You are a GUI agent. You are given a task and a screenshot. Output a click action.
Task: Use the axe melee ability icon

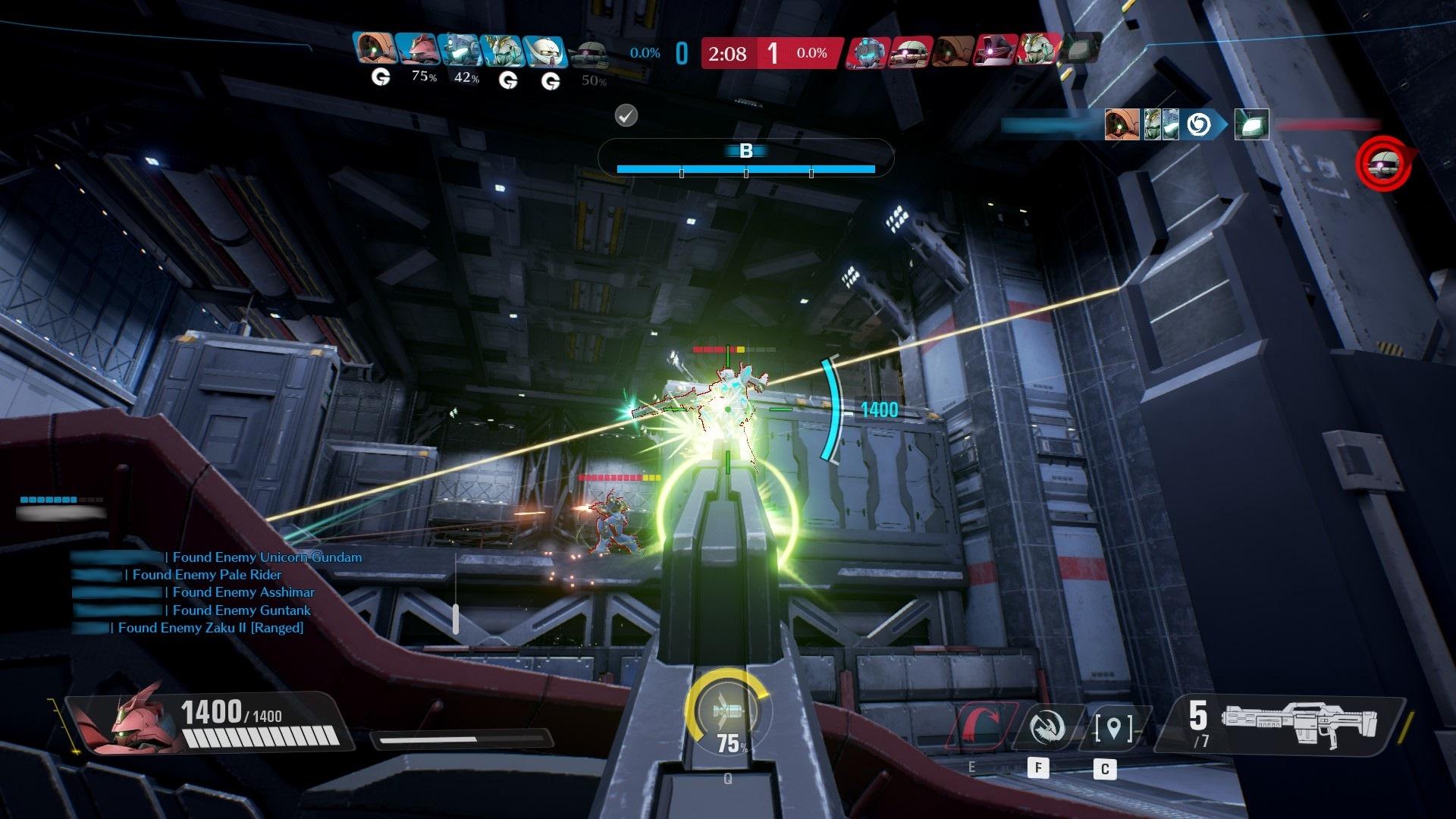[1049, 728]
